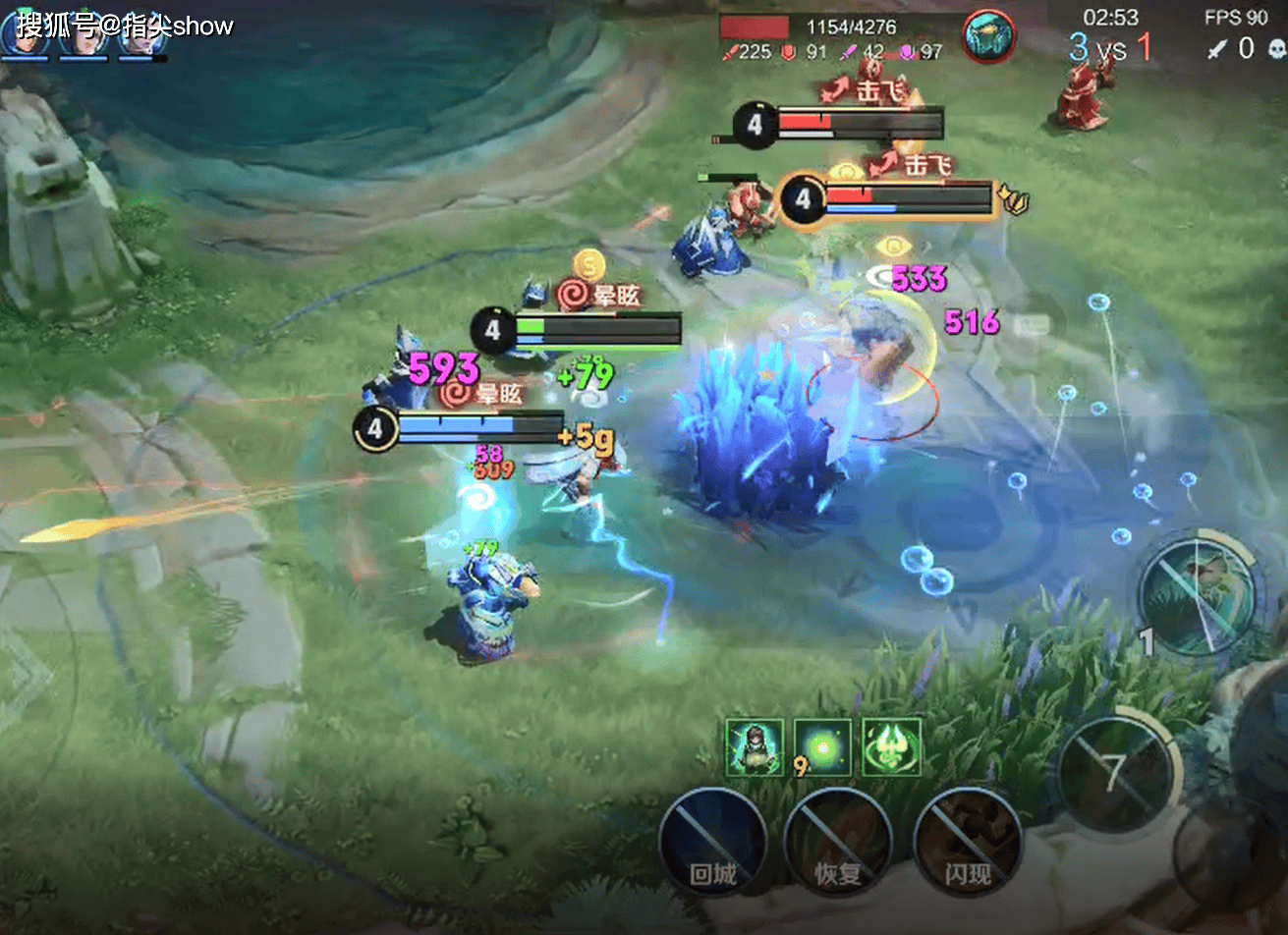Choose the green trident buff icon
The image size is (1288, 935).
[x=891, y=747]
